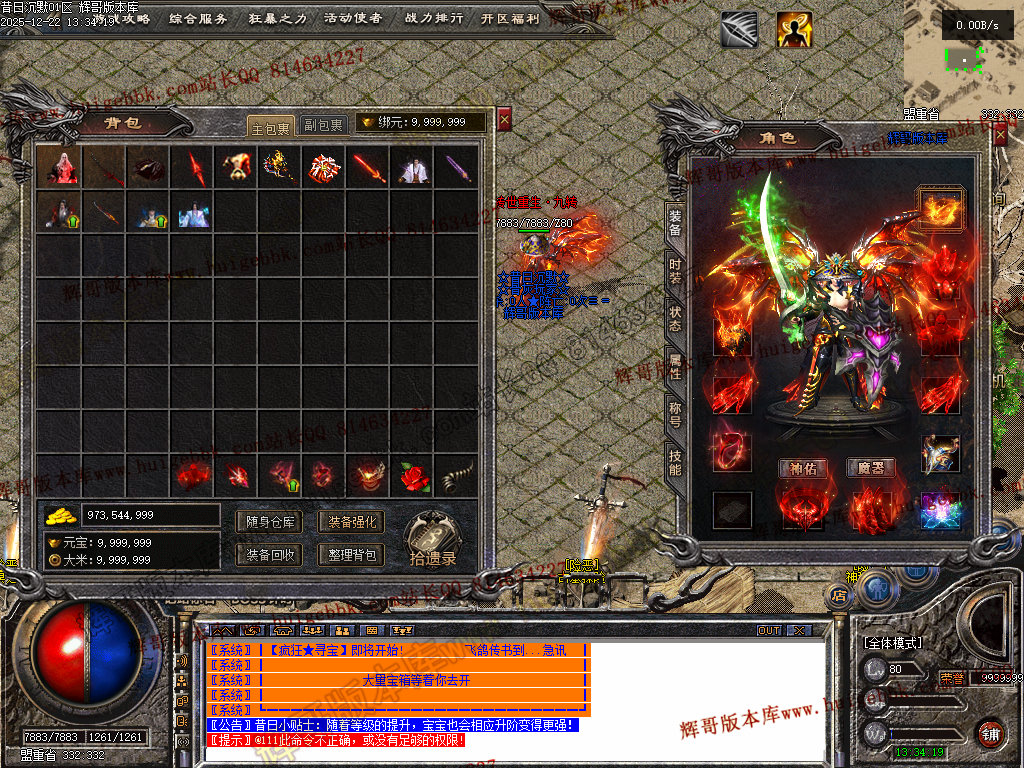
Task: Close the backpack window
Action: point(504,120)
